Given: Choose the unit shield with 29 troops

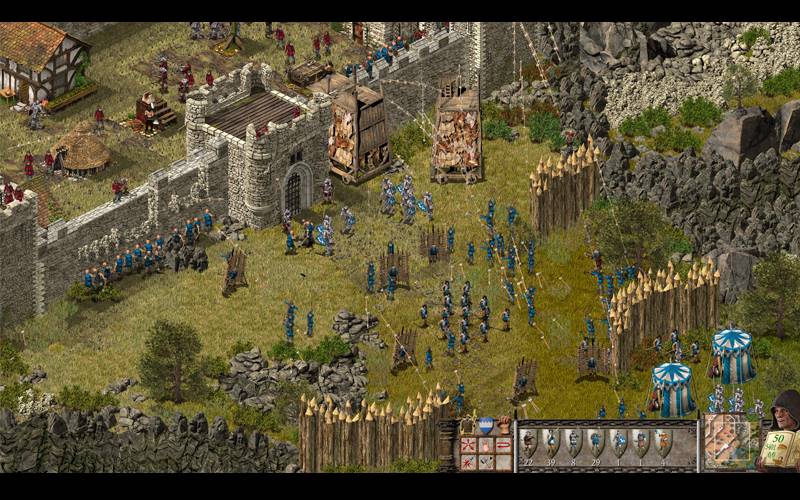Looking at the screenshot, I should (x=596, y=441).
